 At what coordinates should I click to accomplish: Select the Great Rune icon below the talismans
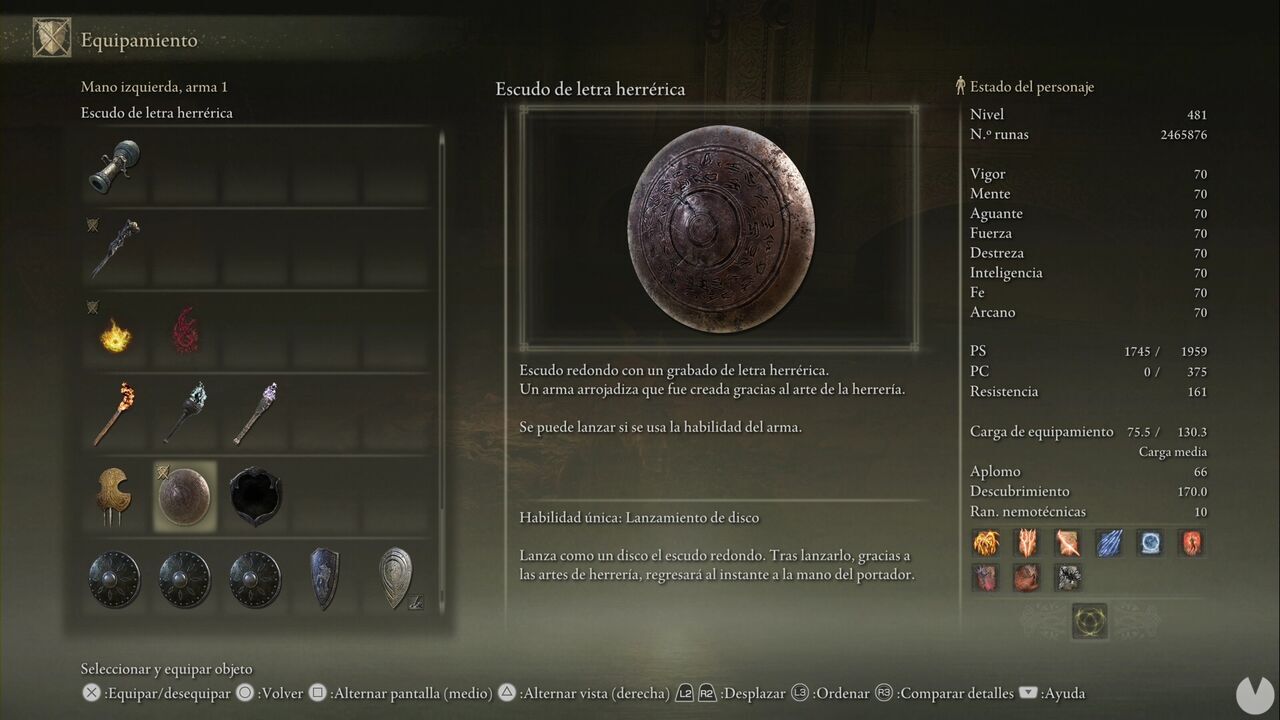coord(1091,620)
